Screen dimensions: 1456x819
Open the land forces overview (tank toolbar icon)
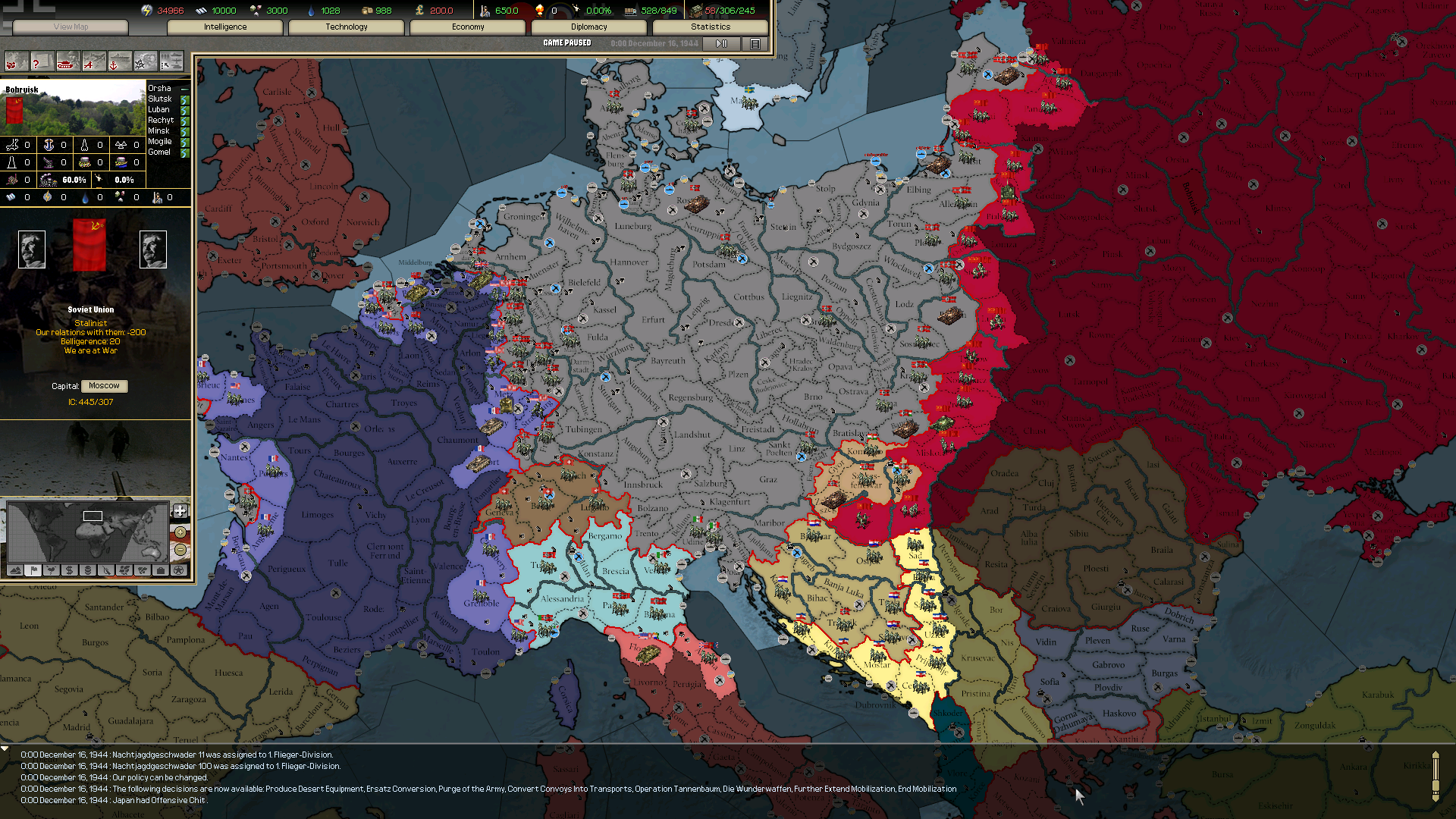coord(67,61)
